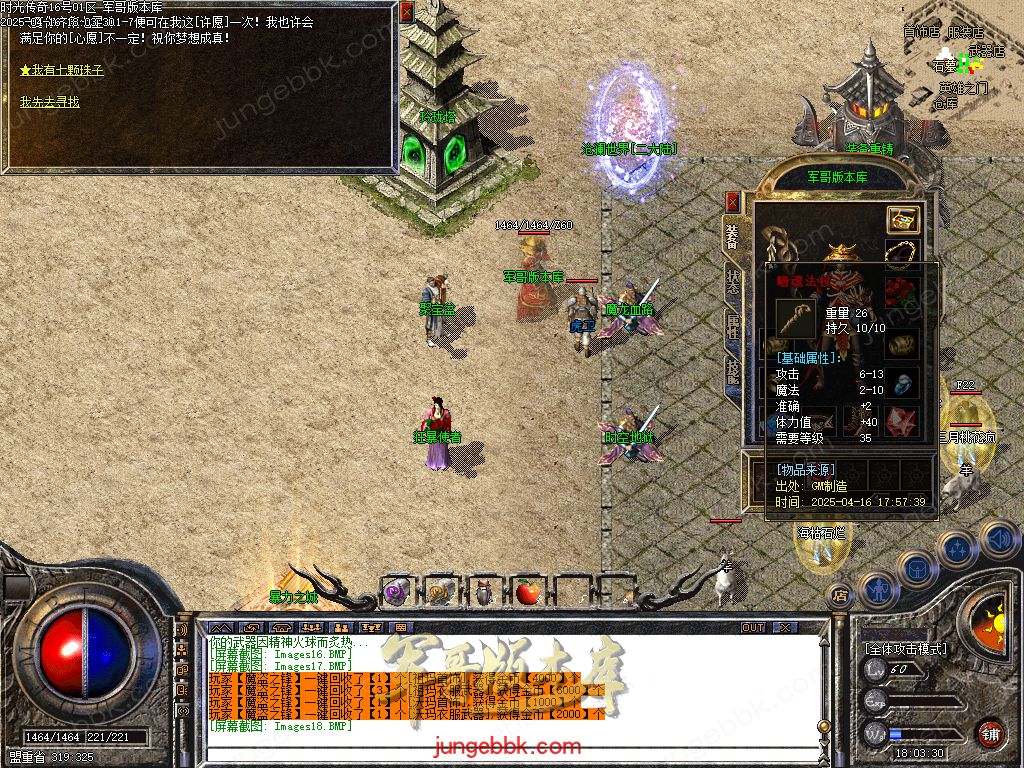Open the character figure round button

pos(877,589)
